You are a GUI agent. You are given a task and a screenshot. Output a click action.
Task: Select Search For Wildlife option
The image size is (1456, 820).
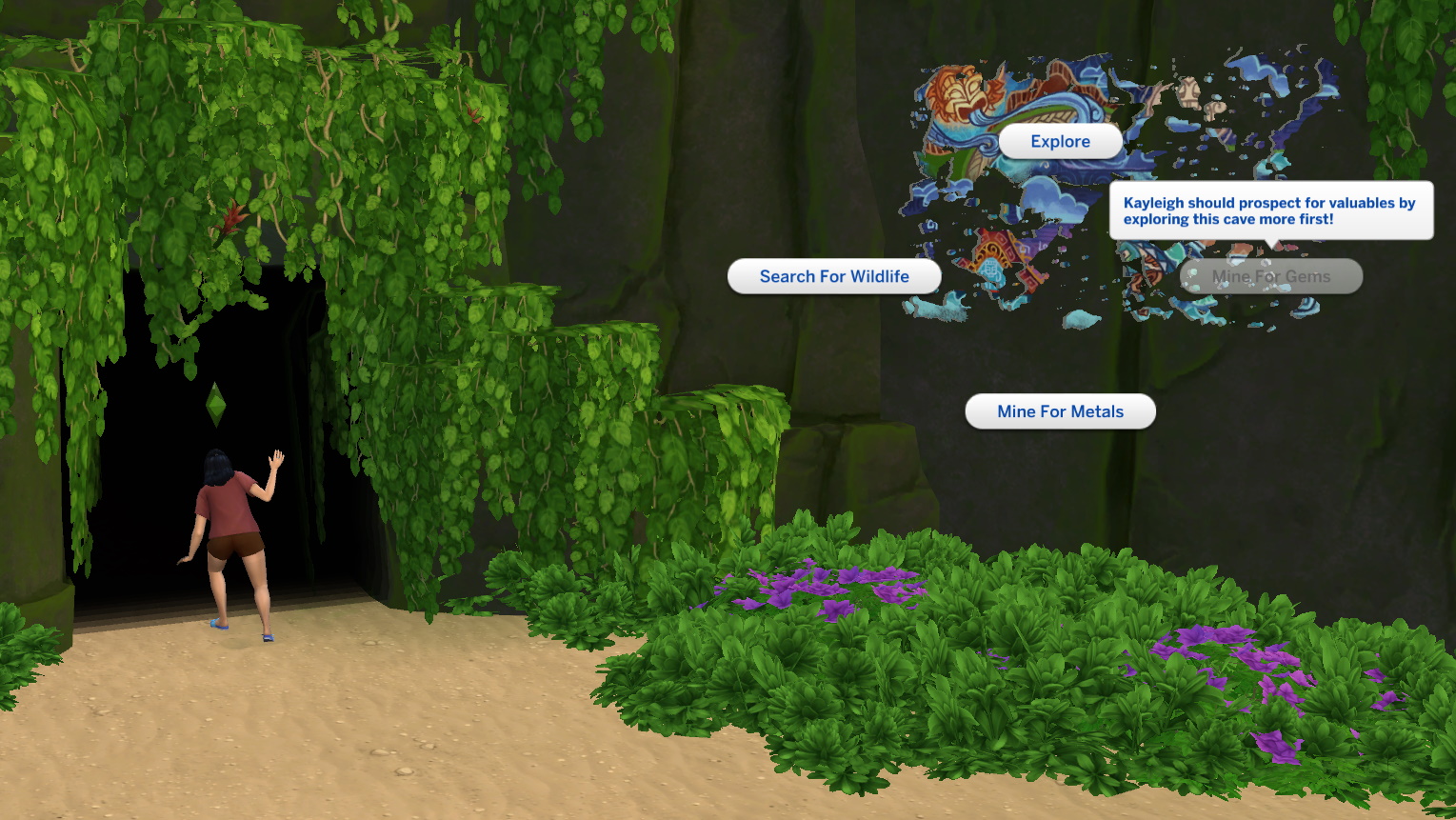pos(834,276)
